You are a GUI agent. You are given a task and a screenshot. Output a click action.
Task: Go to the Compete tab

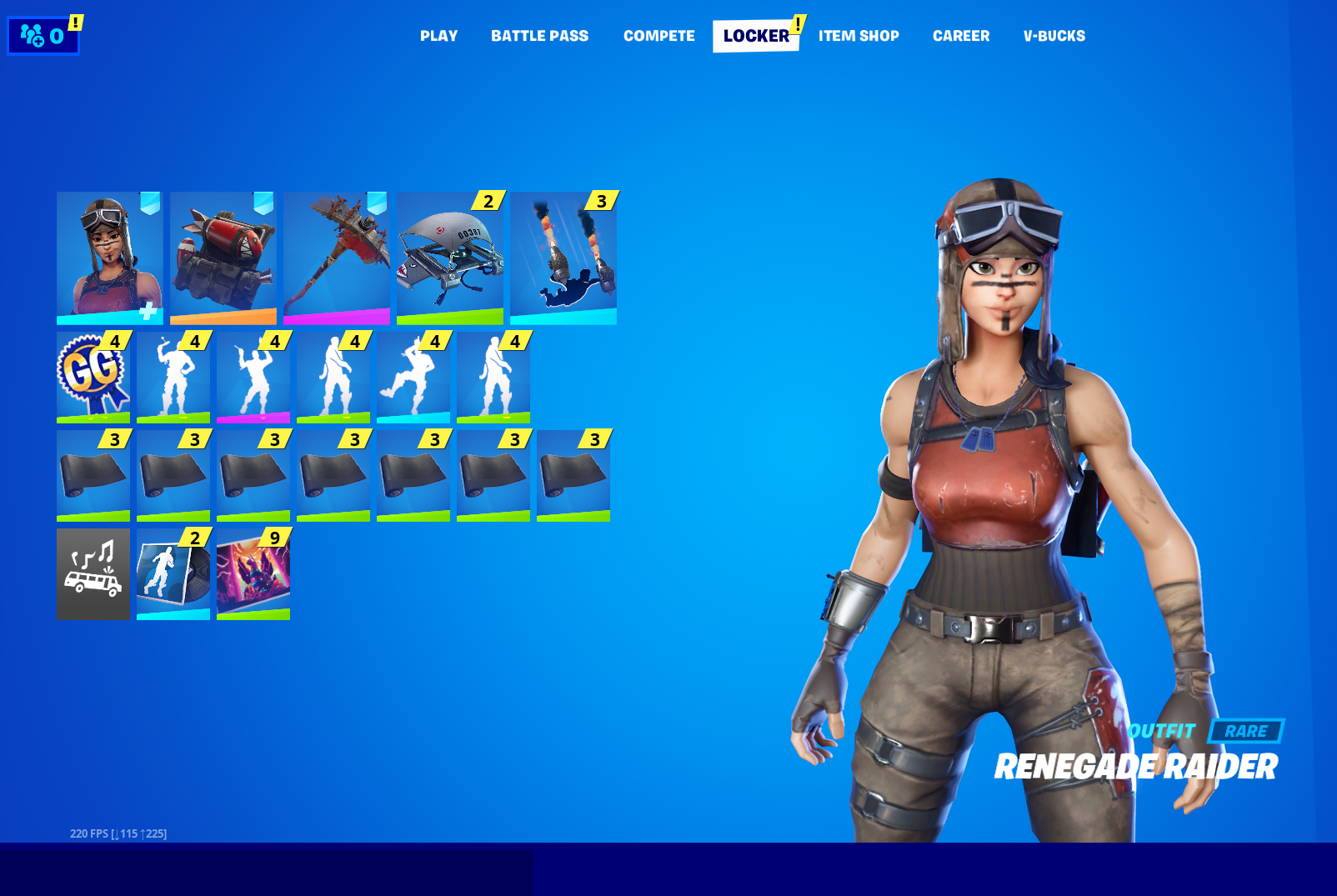point(658,36)
